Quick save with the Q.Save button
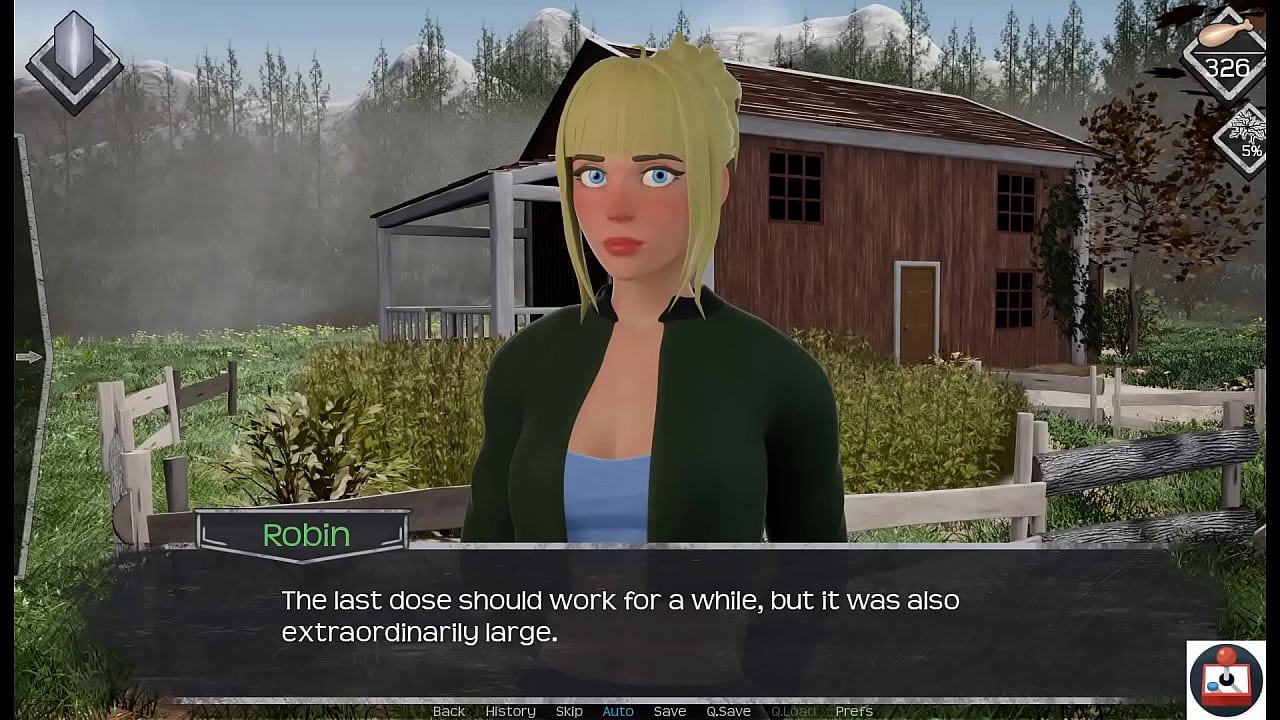This screenshot has height=720, width=1280. (728, 711)
